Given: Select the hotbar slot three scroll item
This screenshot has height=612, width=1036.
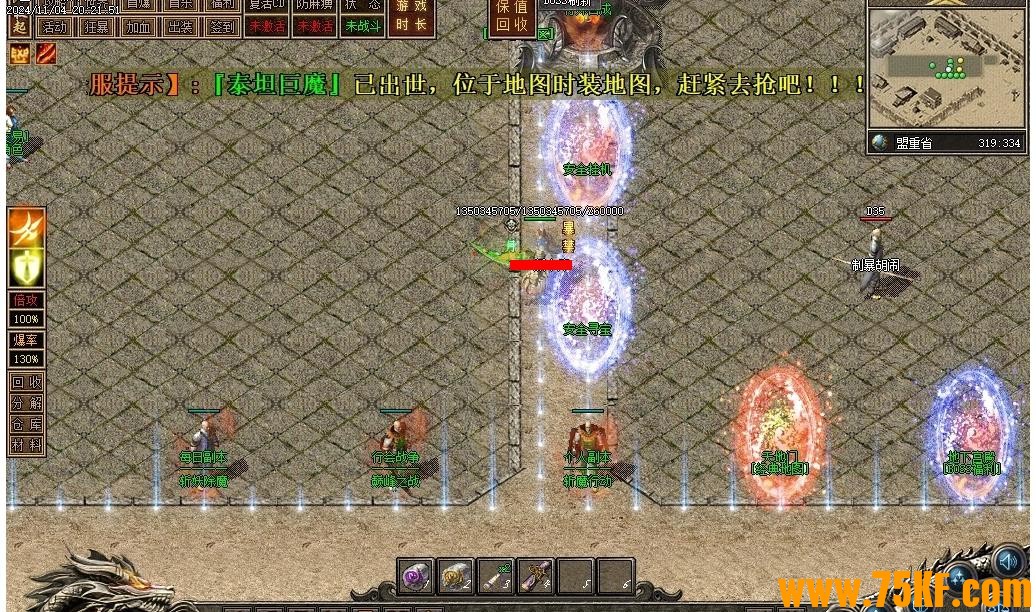Looking at the screenshot, I should point(496,576).
